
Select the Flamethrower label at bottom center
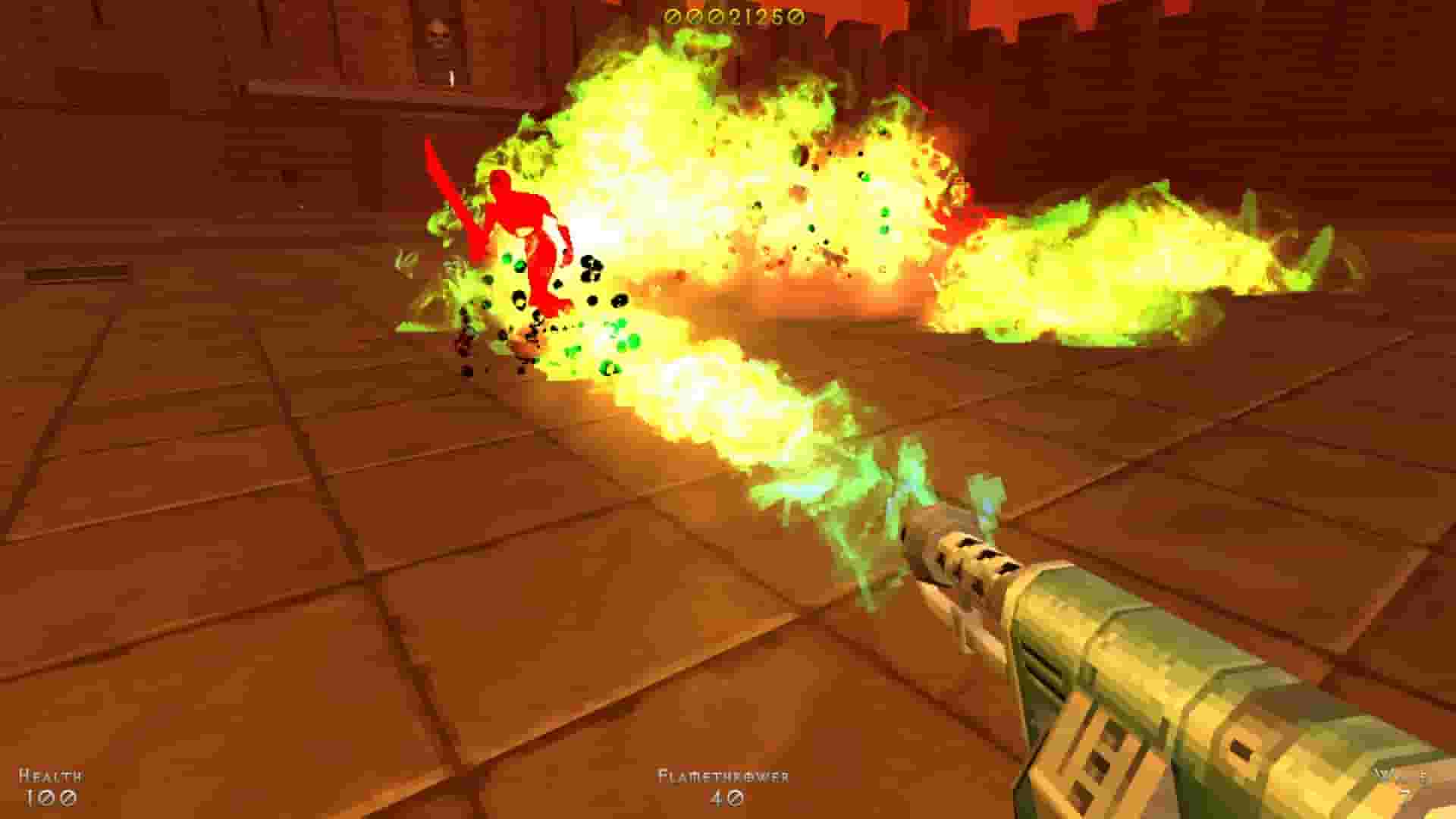coord(724,776)
